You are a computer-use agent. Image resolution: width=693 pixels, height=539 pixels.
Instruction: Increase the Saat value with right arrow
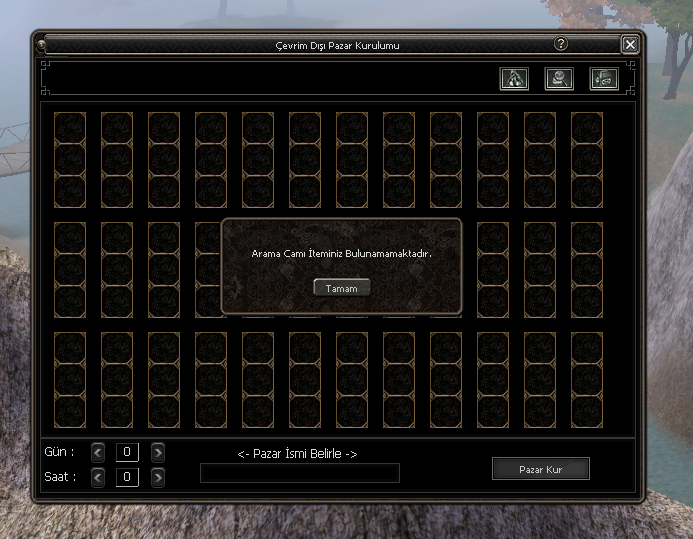(x=158, y=477)
